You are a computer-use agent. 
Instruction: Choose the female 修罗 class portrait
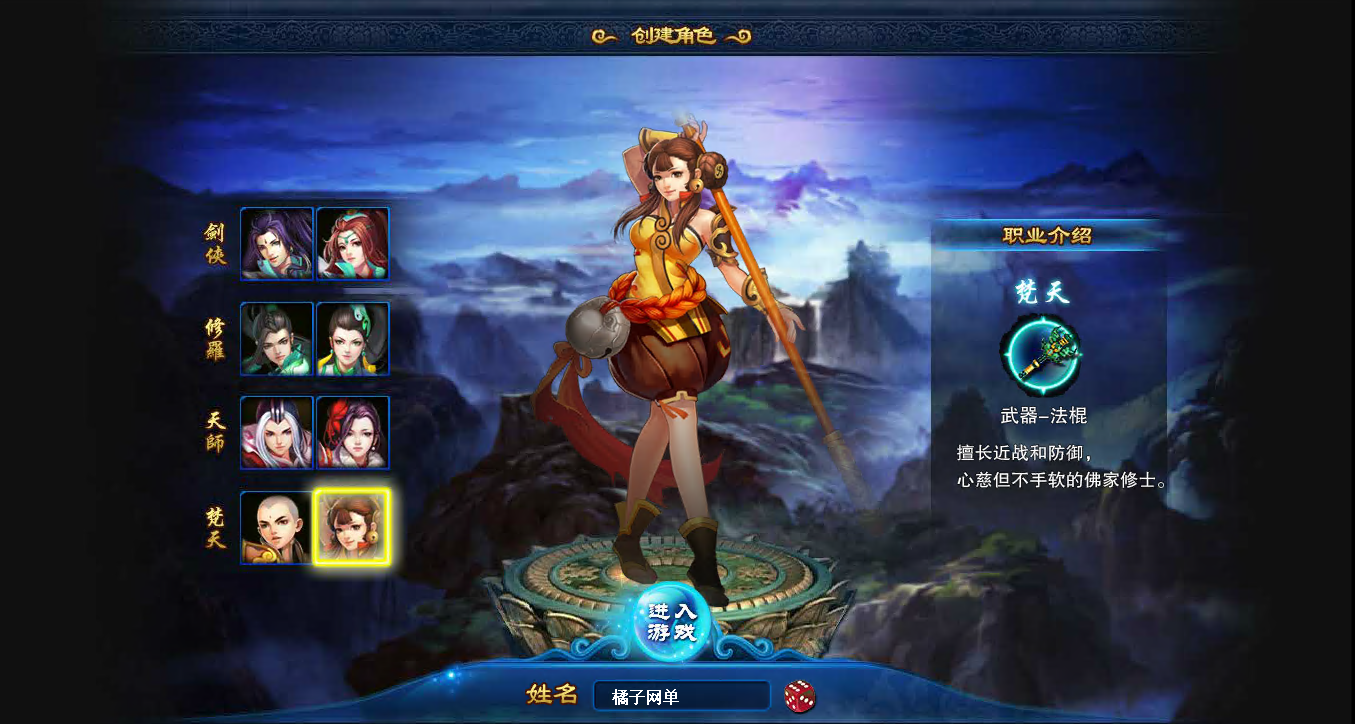pyautogui.click(x=352, y=338)
